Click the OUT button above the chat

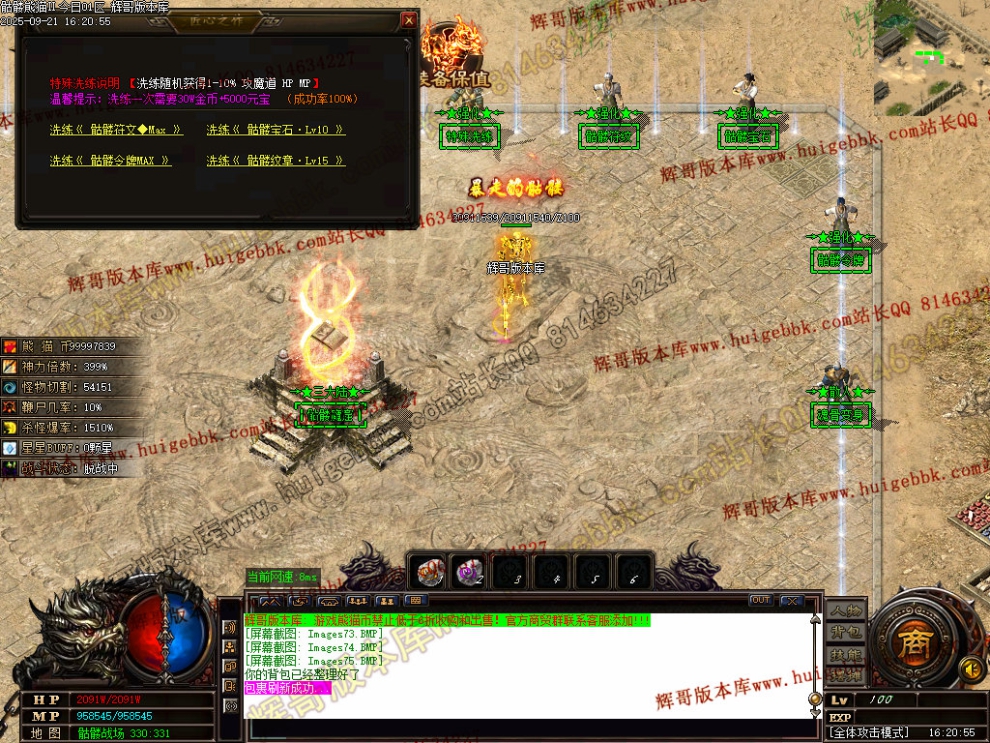tap(761, 601)
